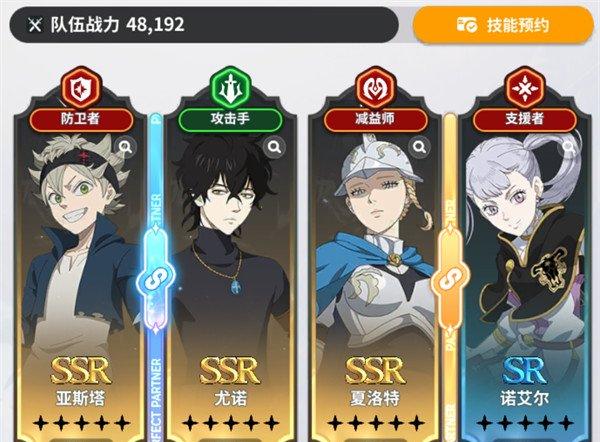Inspect 亚斯塔 with the magnifier icon

125,147
